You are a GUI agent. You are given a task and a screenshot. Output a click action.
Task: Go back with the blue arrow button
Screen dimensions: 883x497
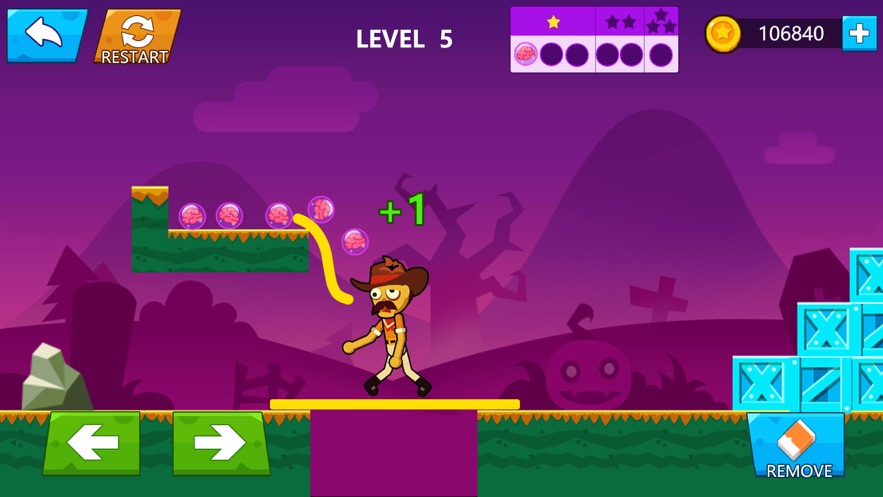45,35
